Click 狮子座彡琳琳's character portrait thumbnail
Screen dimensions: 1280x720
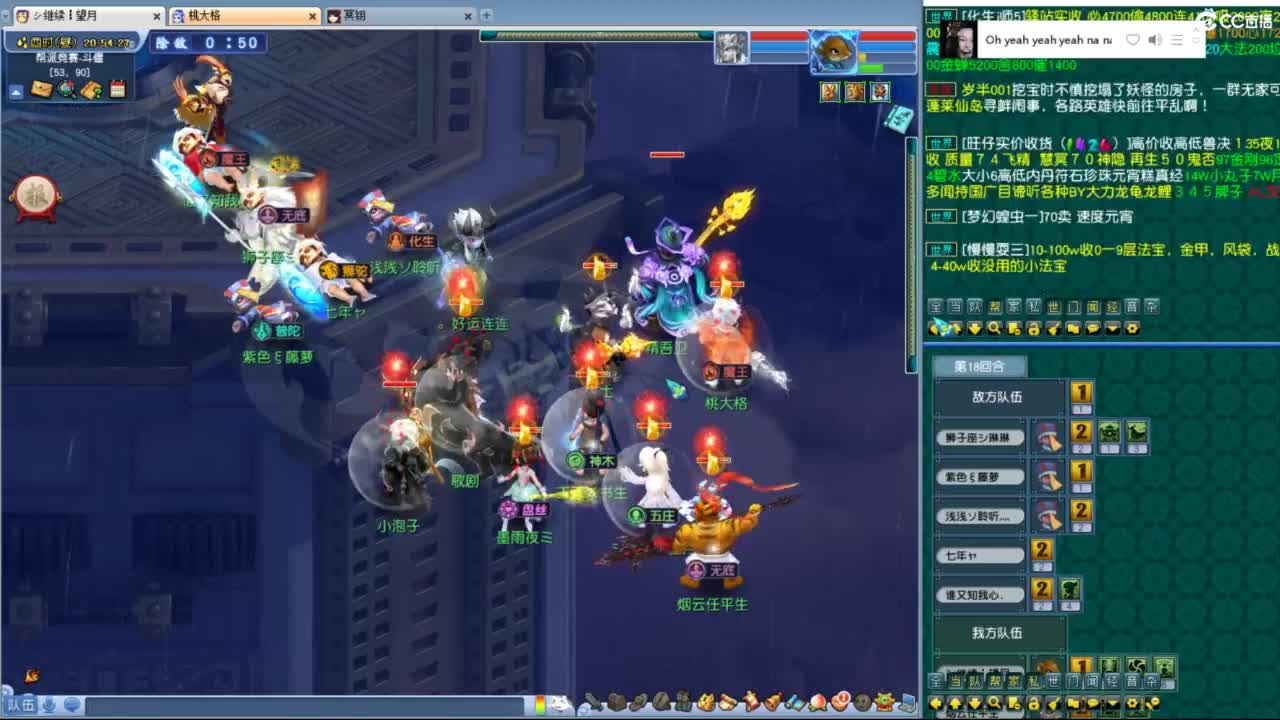(1050, 437)
